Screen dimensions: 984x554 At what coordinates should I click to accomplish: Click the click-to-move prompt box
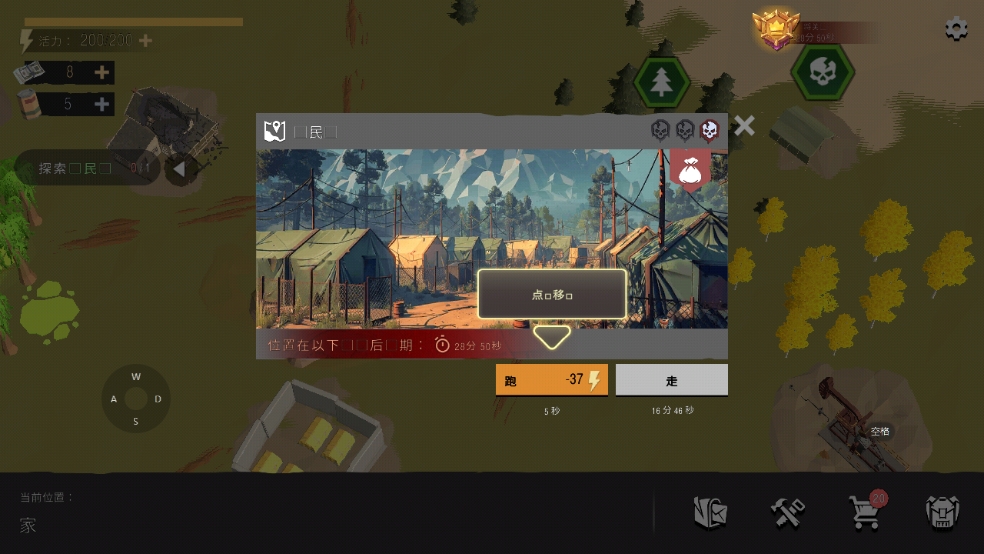(552, 295)
